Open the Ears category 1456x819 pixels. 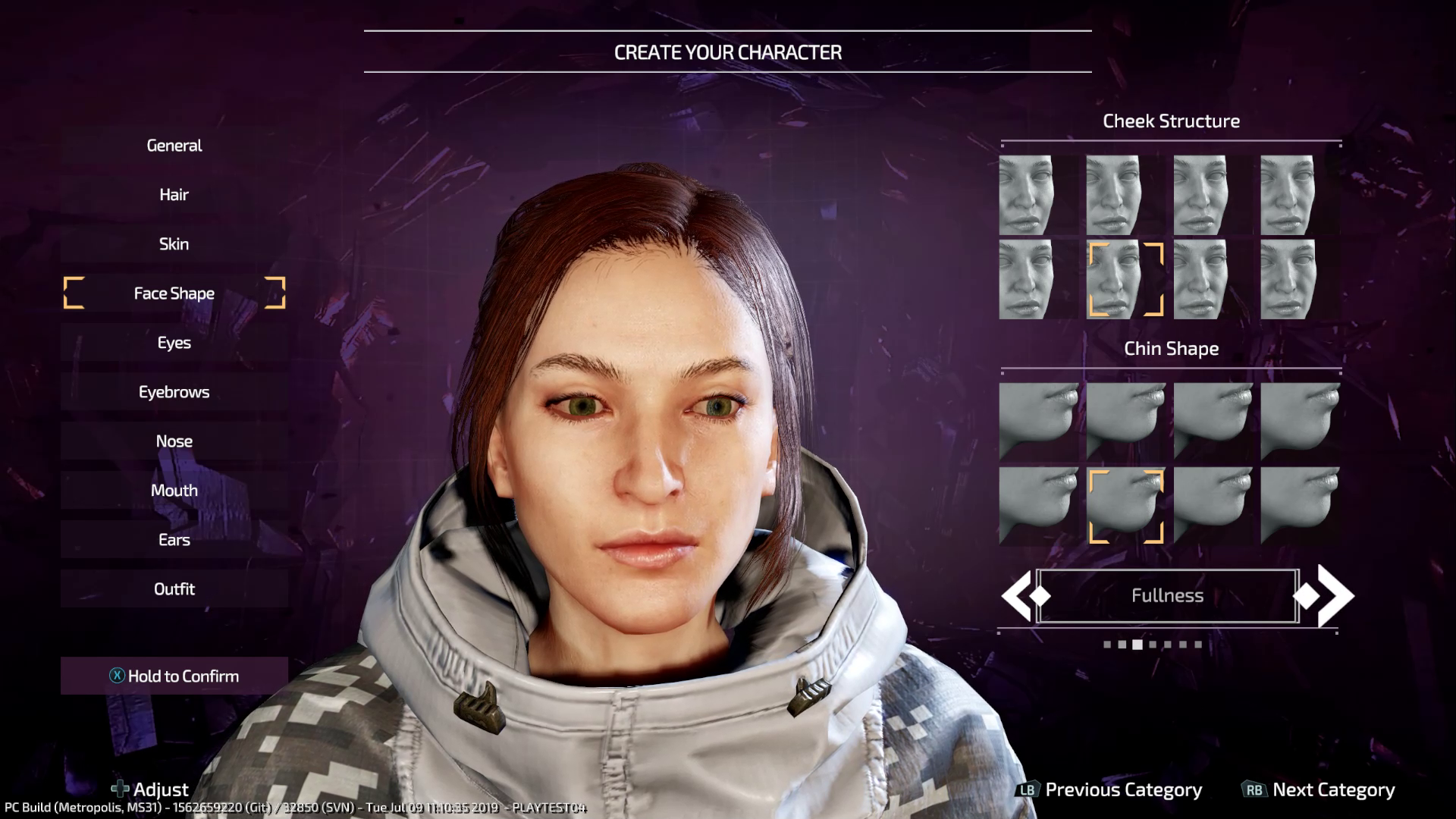coord(174,540)
